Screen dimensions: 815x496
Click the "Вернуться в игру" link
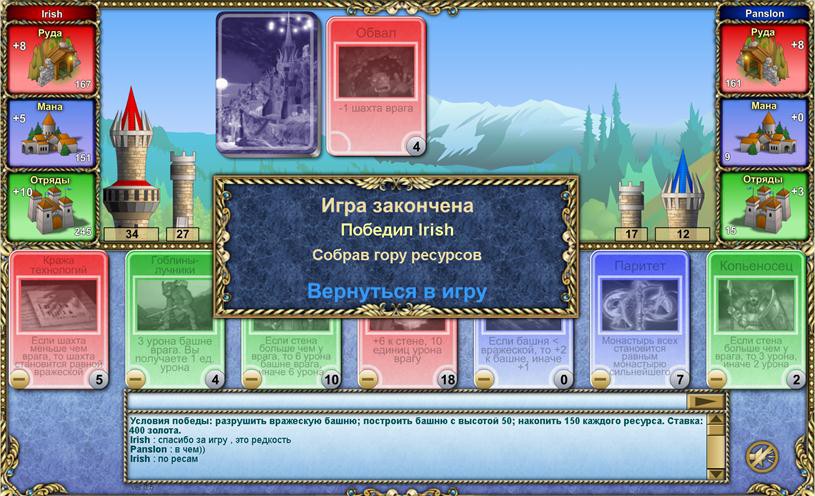click(396, 291)
